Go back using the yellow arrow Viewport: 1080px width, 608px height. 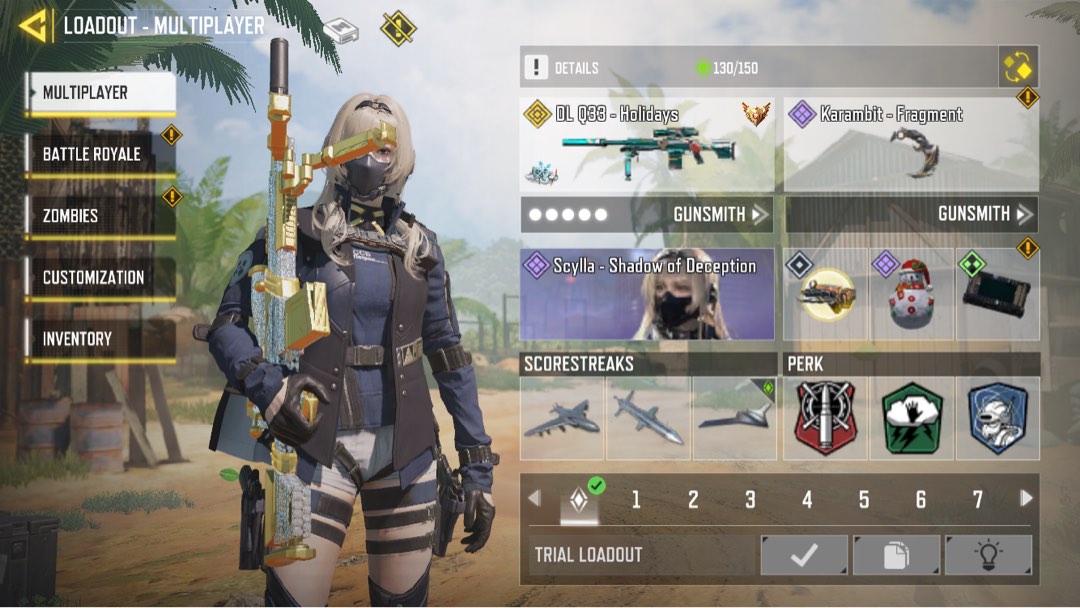point(33,26)
